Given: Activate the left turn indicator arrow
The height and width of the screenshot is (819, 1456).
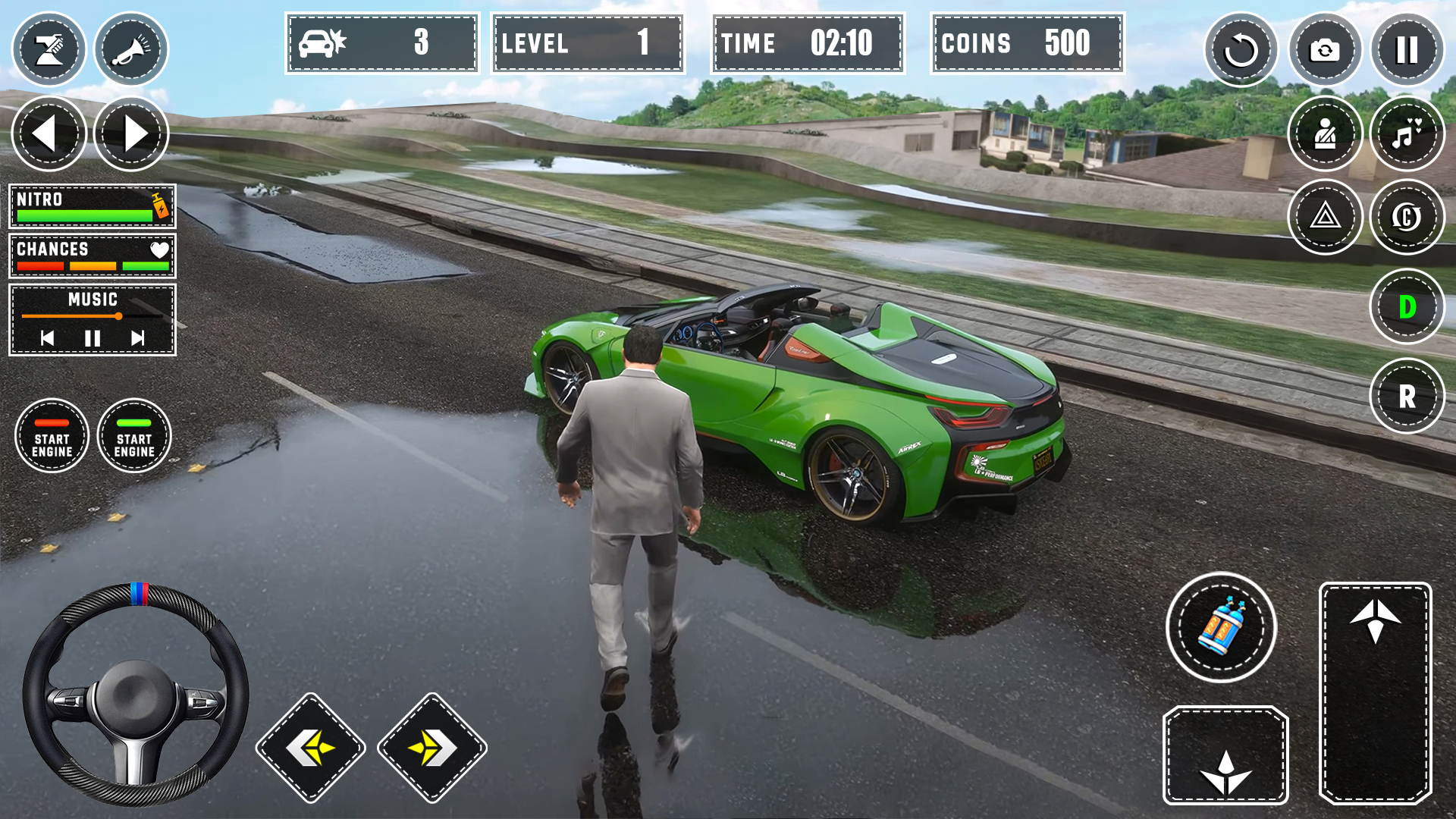Looking at the screenshot, I should [x=49, y=133].
